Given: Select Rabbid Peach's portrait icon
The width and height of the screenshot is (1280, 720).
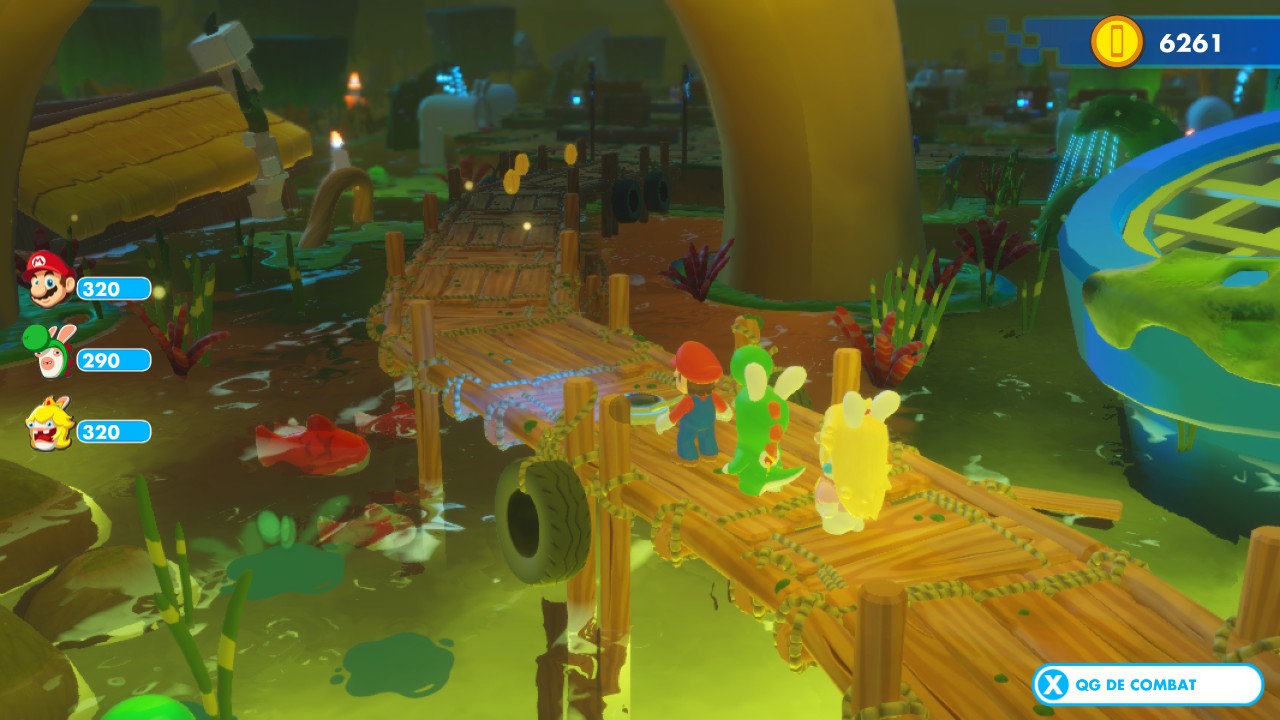Looking at the screenshot, I should click(48, 424).
